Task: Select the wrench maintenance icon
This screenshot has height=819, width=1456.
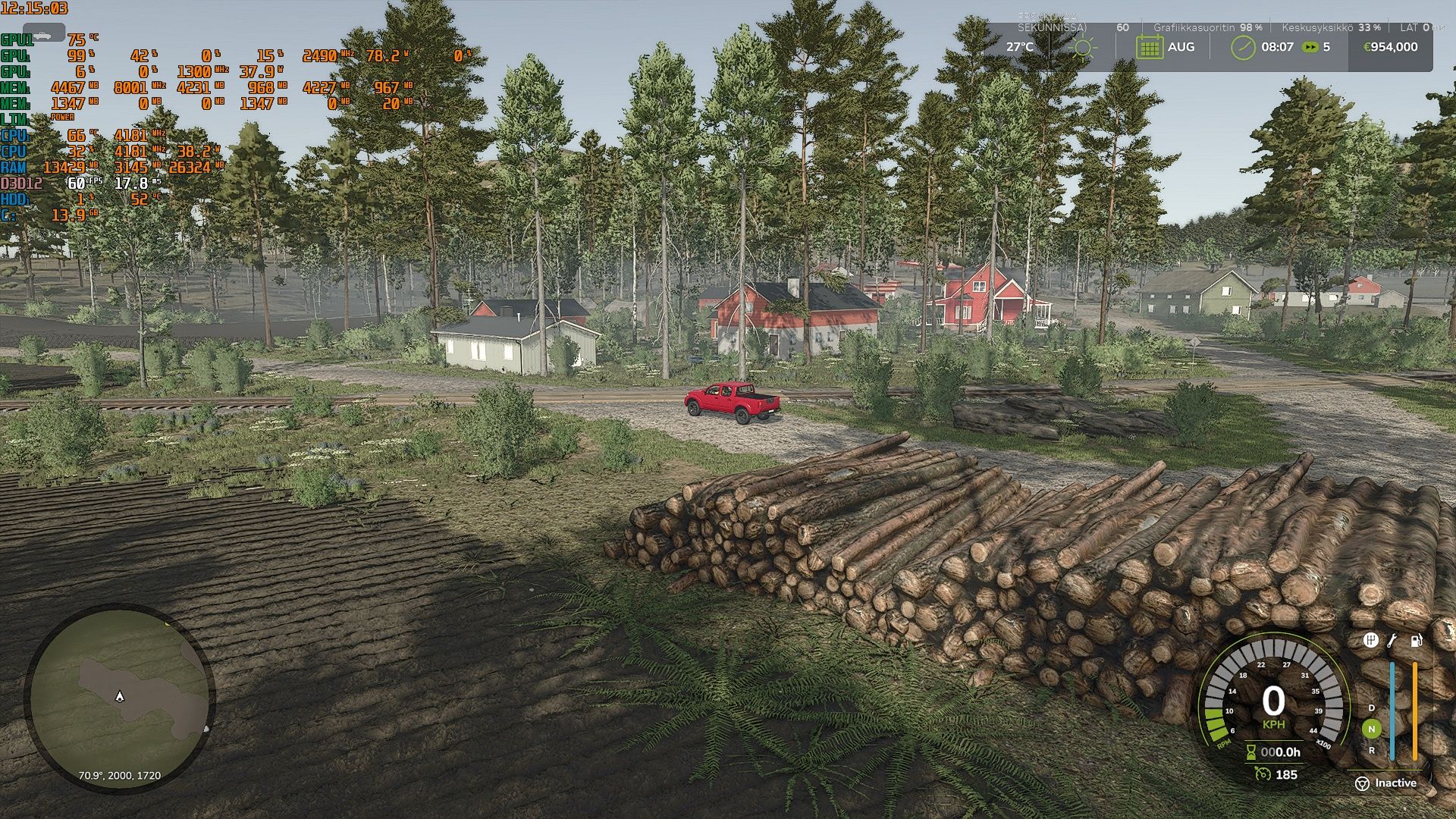Action: click(x=1392, y=640)
